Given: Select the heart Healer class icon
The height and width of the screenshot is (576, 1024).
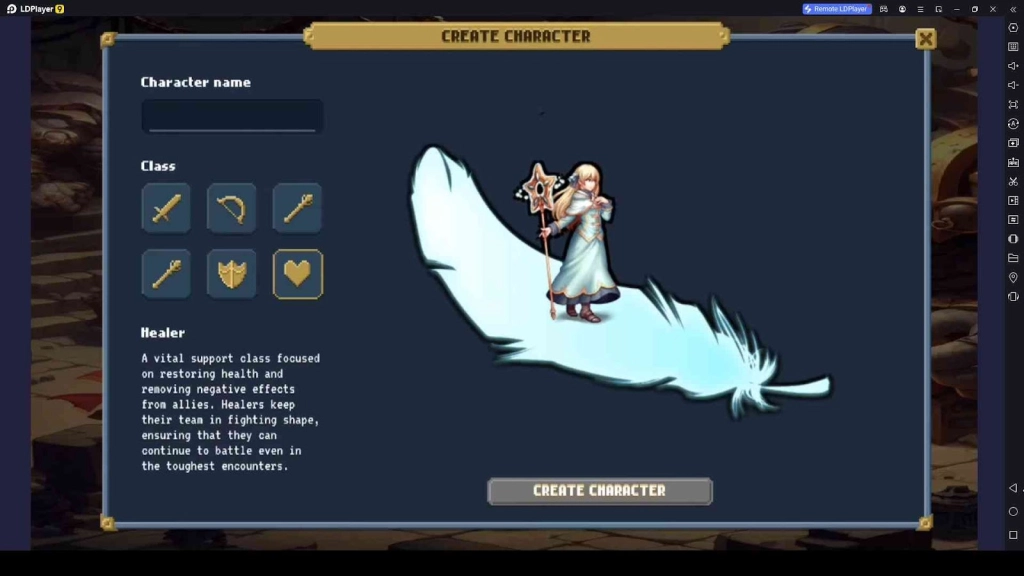Looking at the screenshot, I should coord(298,274).
